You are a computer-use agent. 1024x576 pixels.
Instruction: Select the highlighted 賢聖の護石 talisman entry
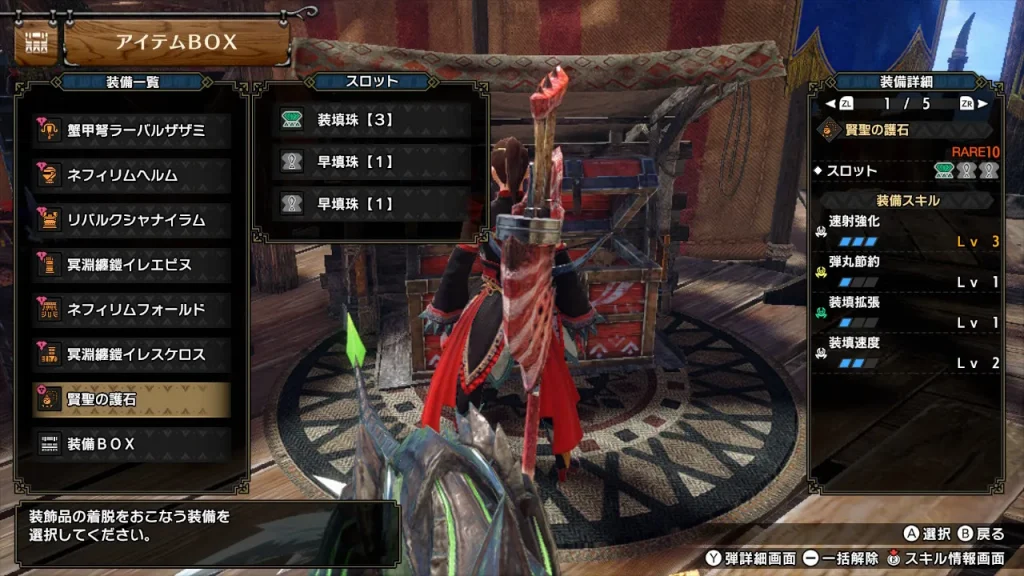tap(131, 399)
